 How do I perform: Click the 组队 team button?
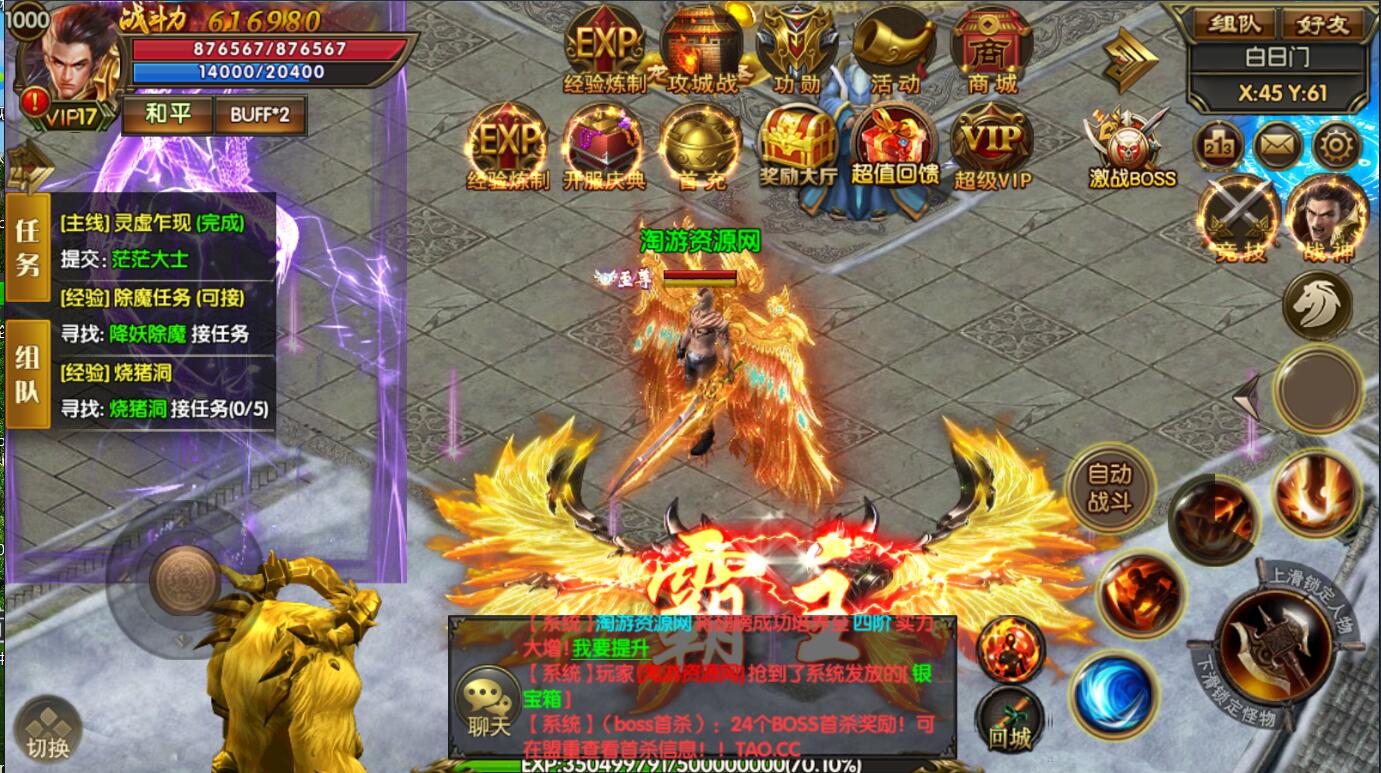pos(1234,24)
